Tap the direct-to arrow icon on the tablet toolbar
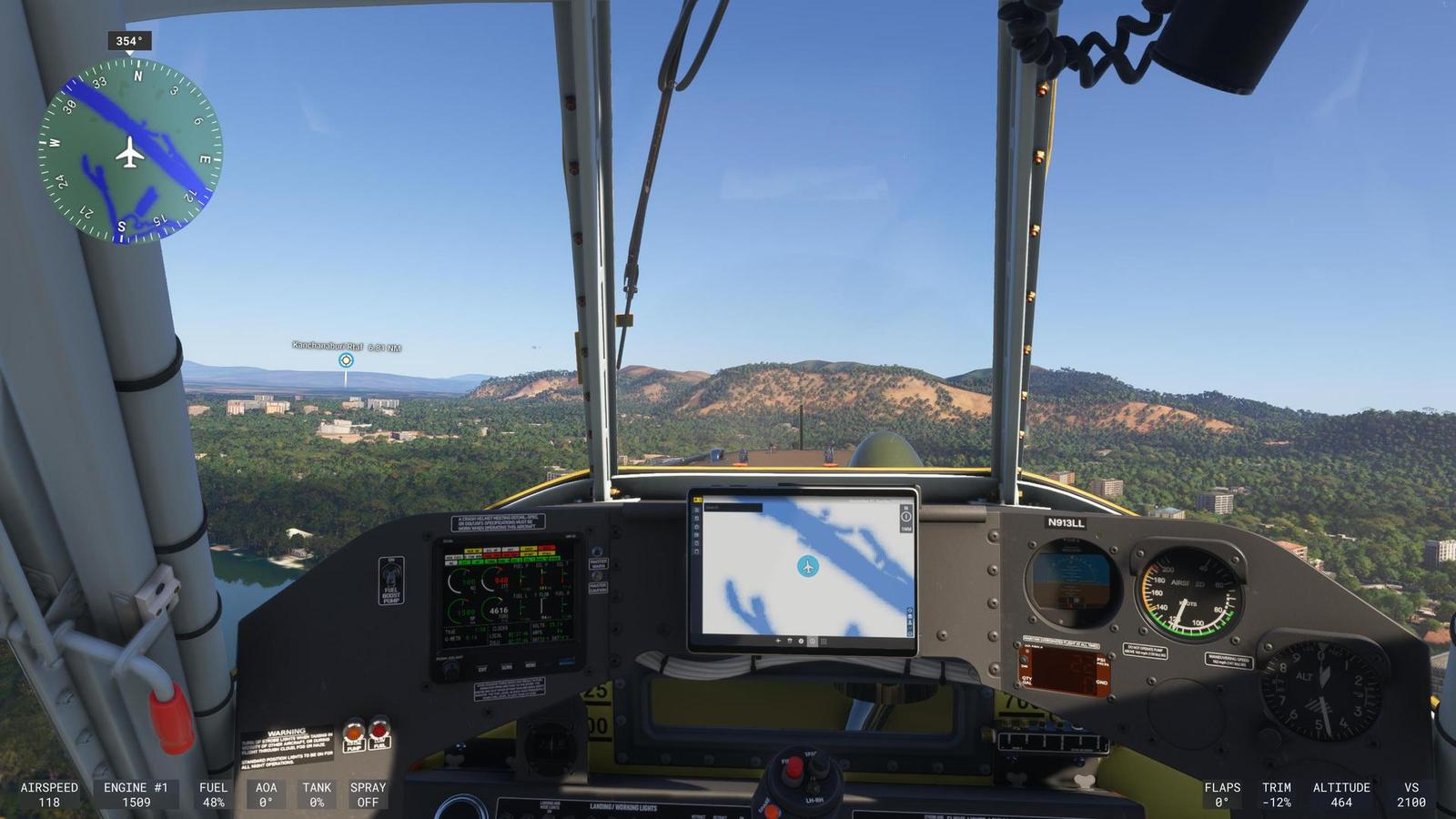 tap(779, 642)
